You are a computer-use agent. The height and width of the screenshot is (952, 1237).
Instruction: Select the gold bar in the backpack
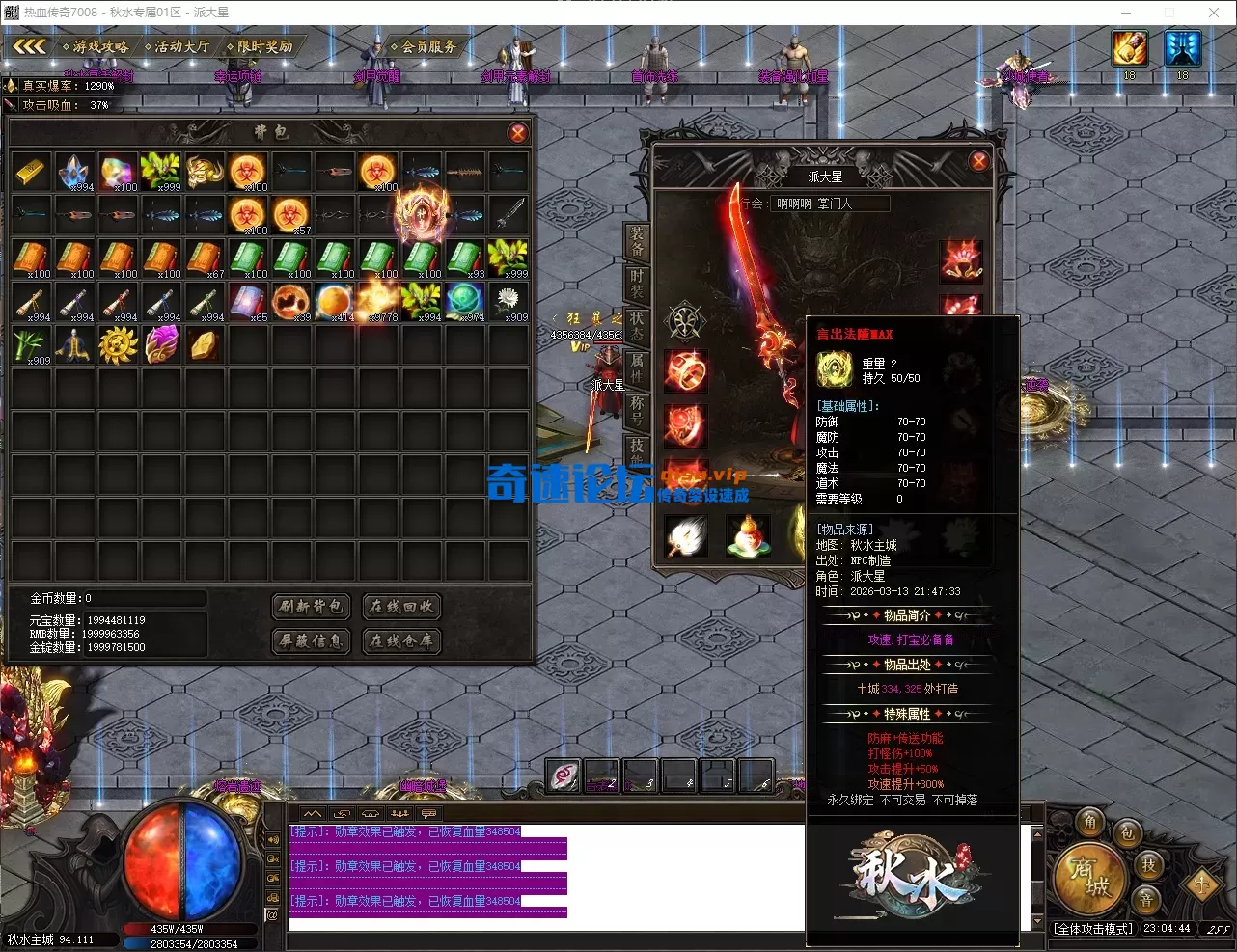(x=32, y=171)
